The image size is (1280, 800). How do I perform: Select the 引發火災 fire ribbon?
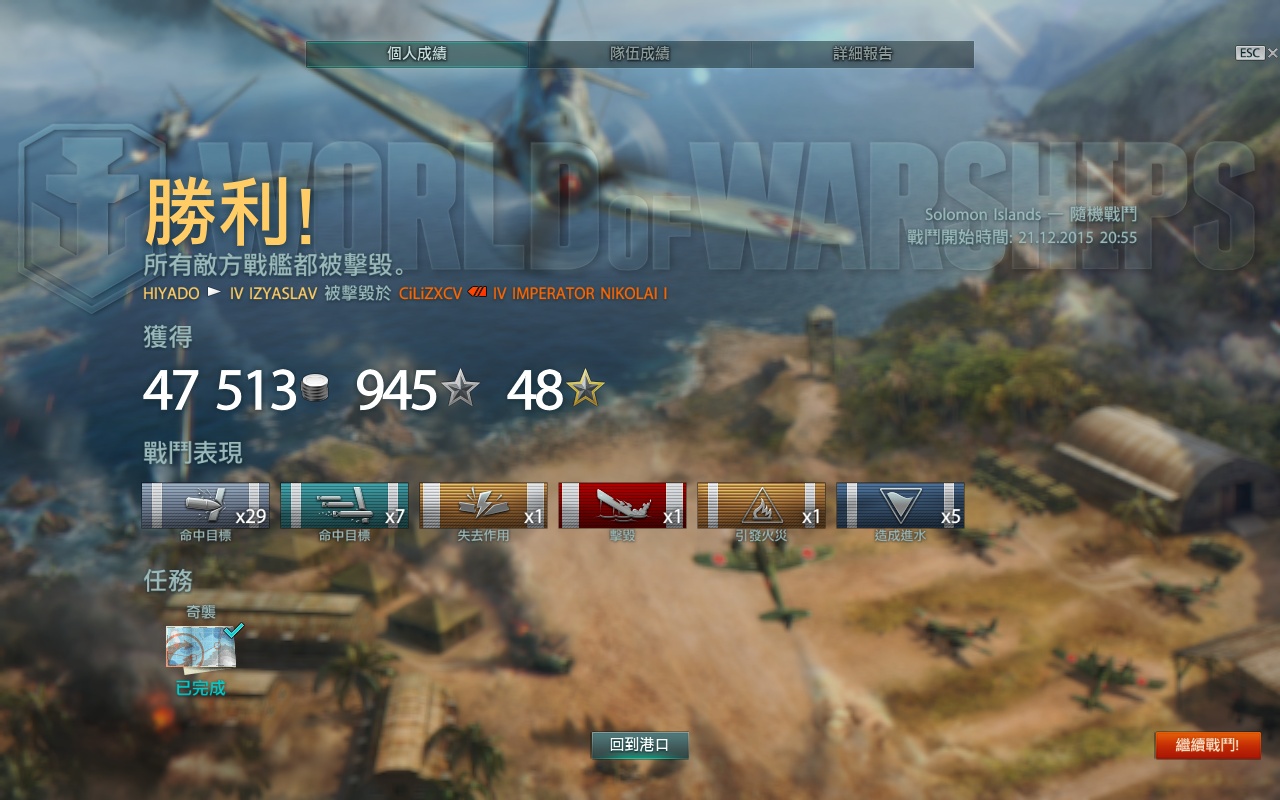[x=761, y=505]
